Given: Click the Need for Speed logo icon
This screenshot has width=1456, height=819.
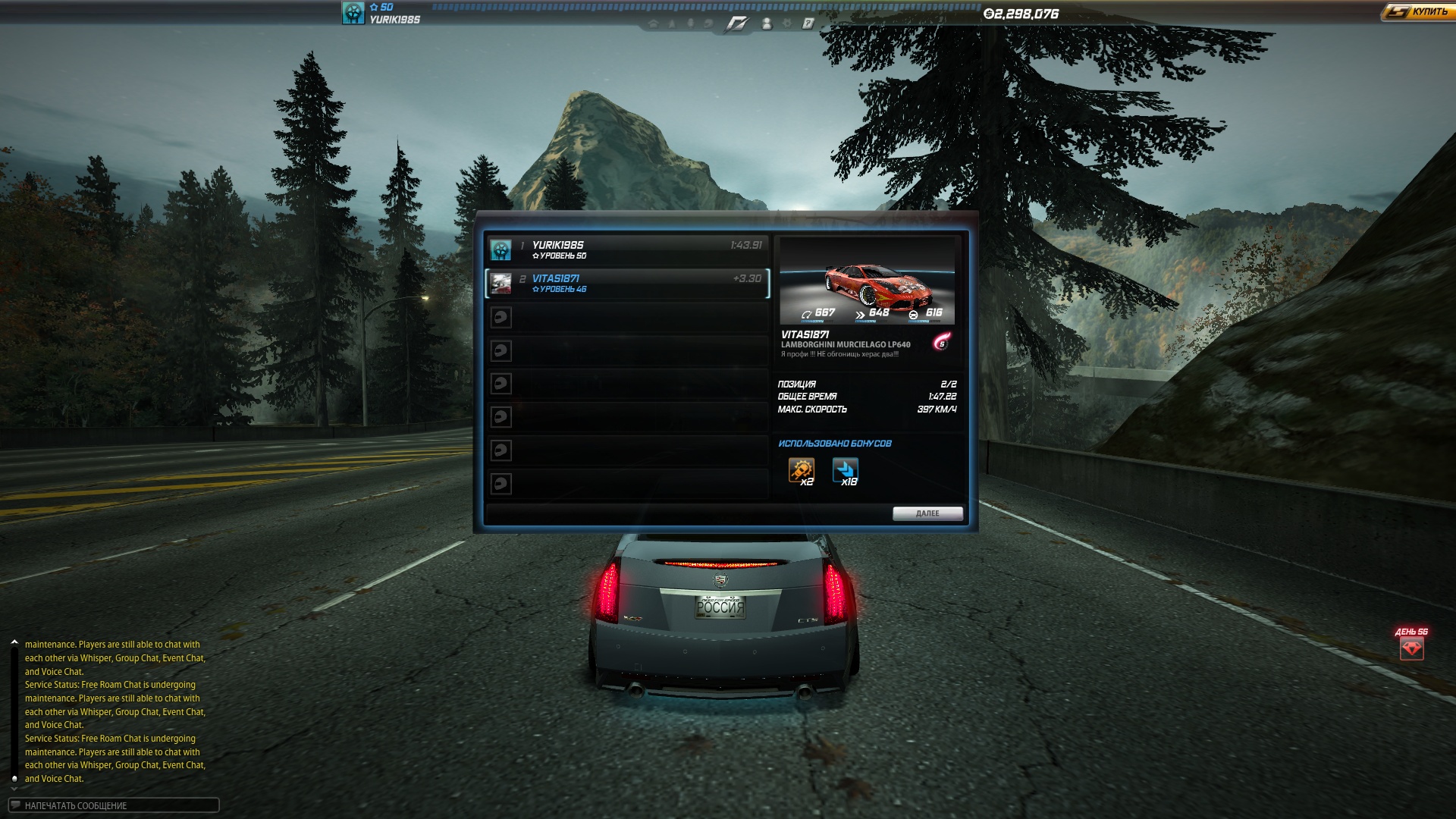Looking at the screenshot, I should [736, 24].
